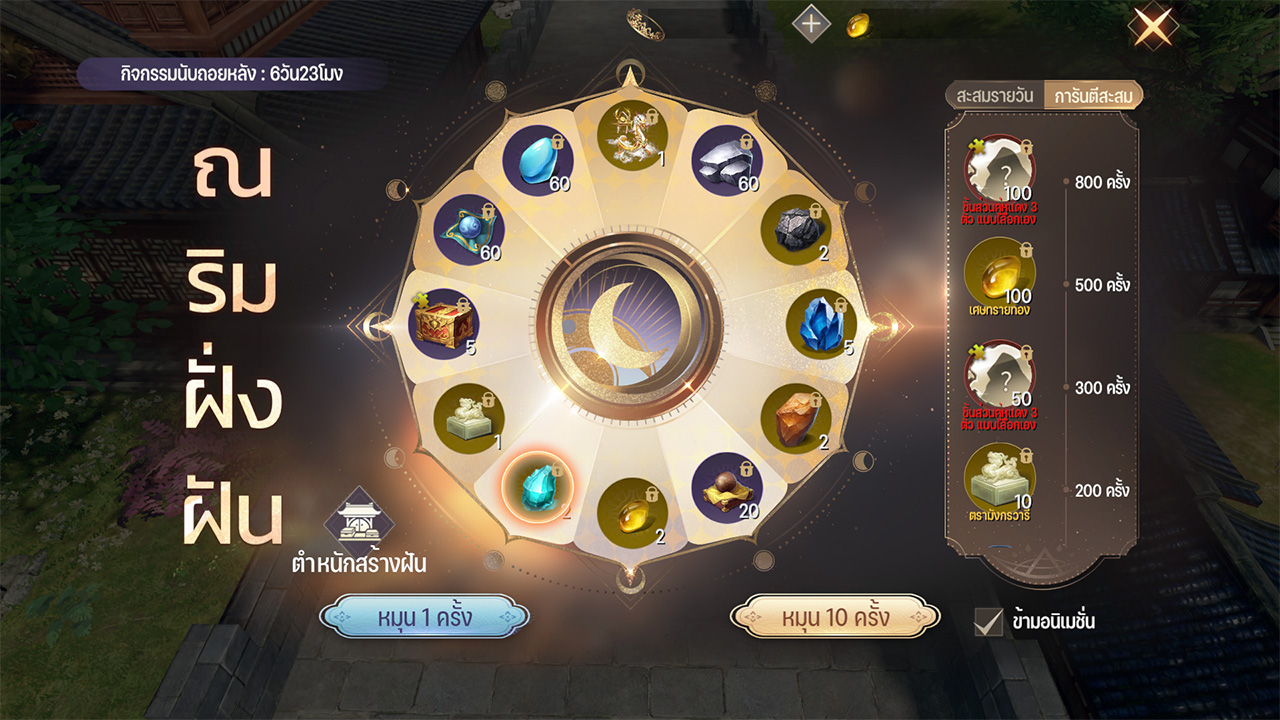Screen dimensions: 1280x720
Task: Close the lucky wheel event screen
Action: pyautogui.click(x=1152, y=27)
